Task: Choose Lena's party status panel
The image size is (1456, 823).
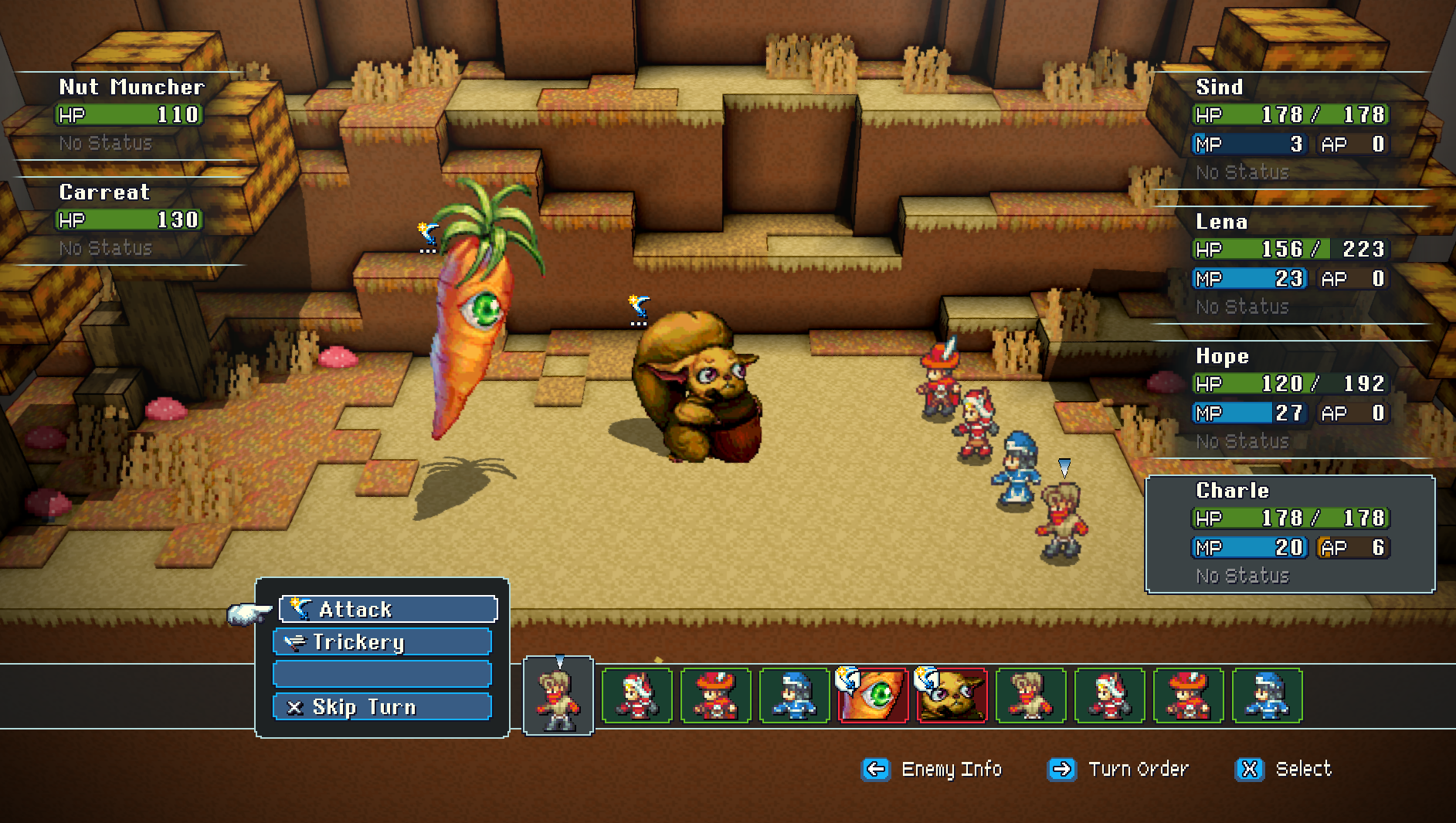Action: [1290, 264]
